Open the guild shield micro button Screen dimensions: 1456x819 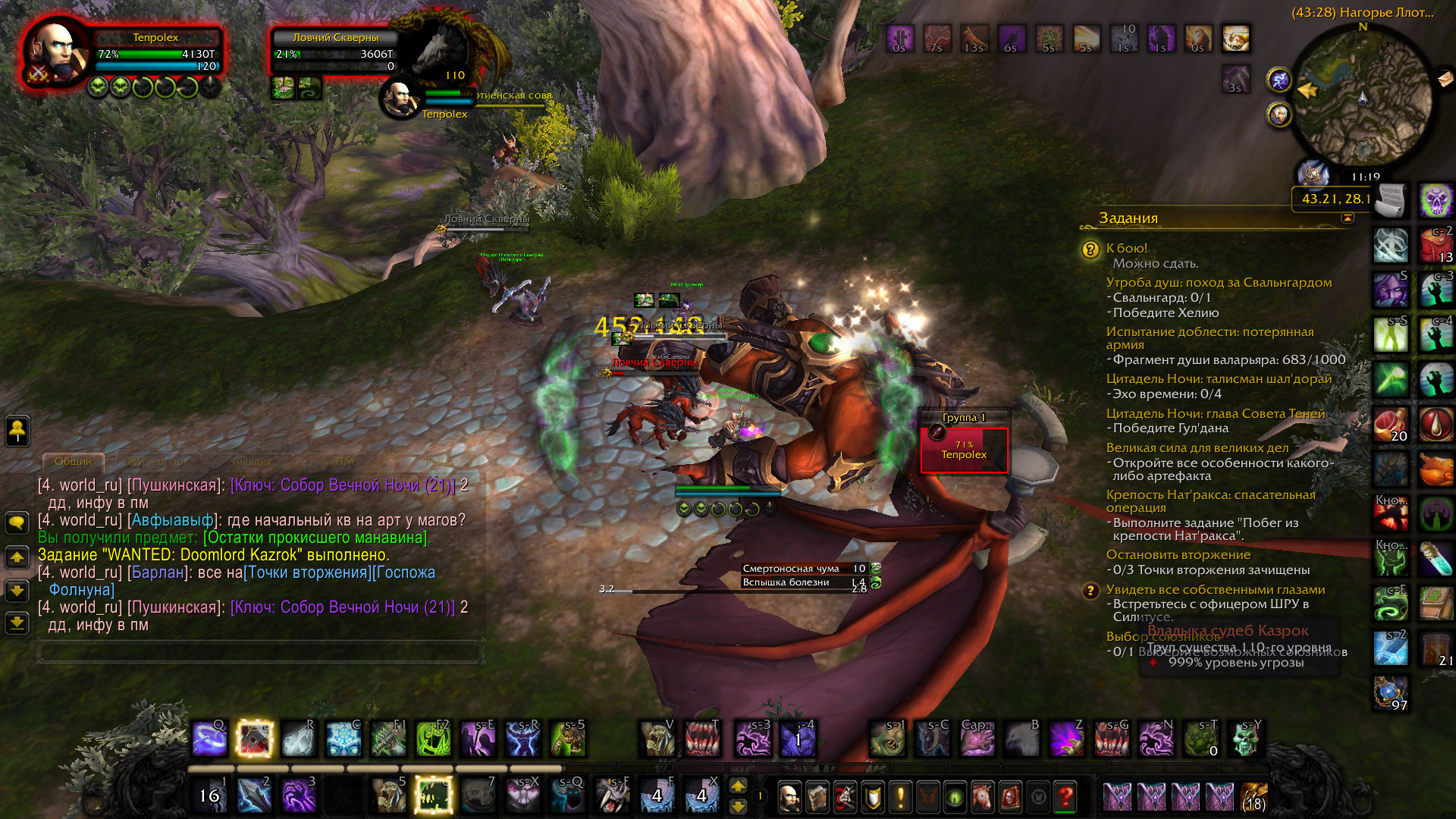873,797
